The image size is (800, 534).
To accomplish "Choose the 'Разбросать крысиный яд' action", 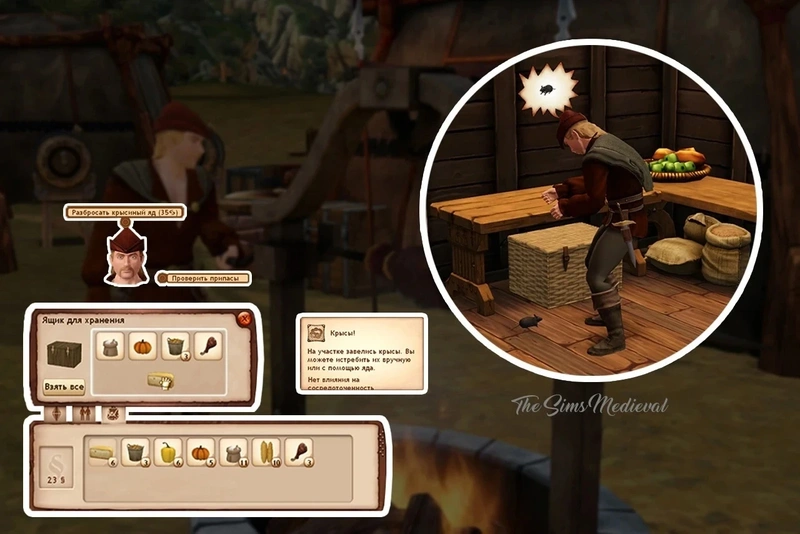I will pos(116,212).
